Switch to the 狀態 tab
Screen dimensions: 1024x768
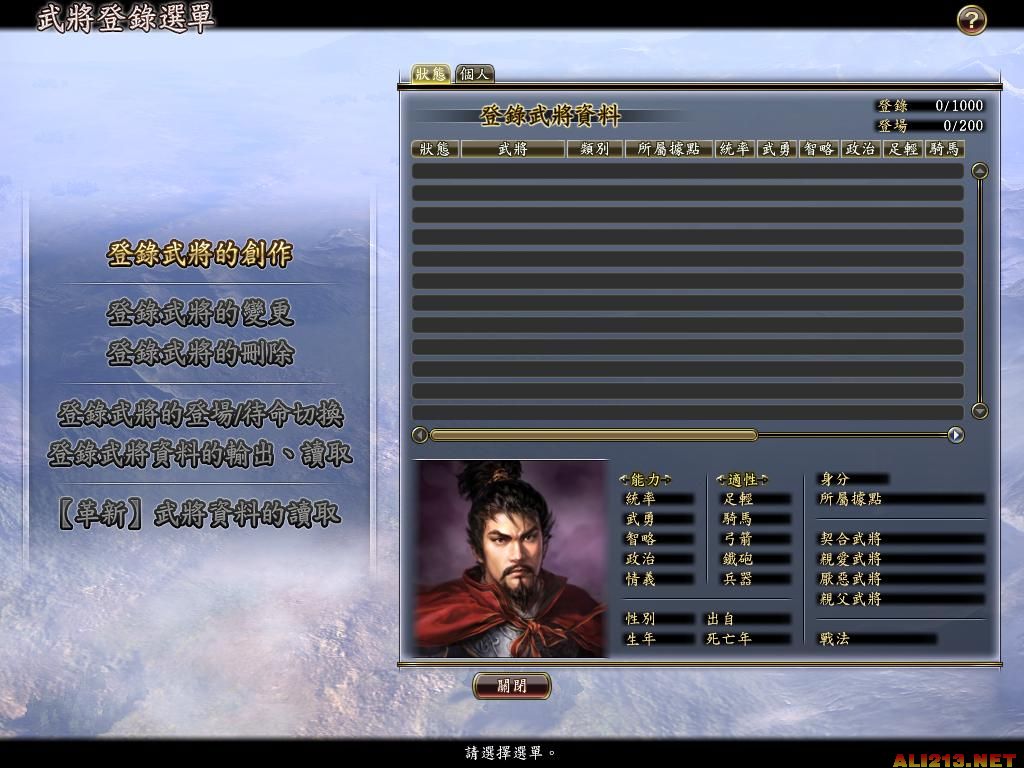pos(431,74)
